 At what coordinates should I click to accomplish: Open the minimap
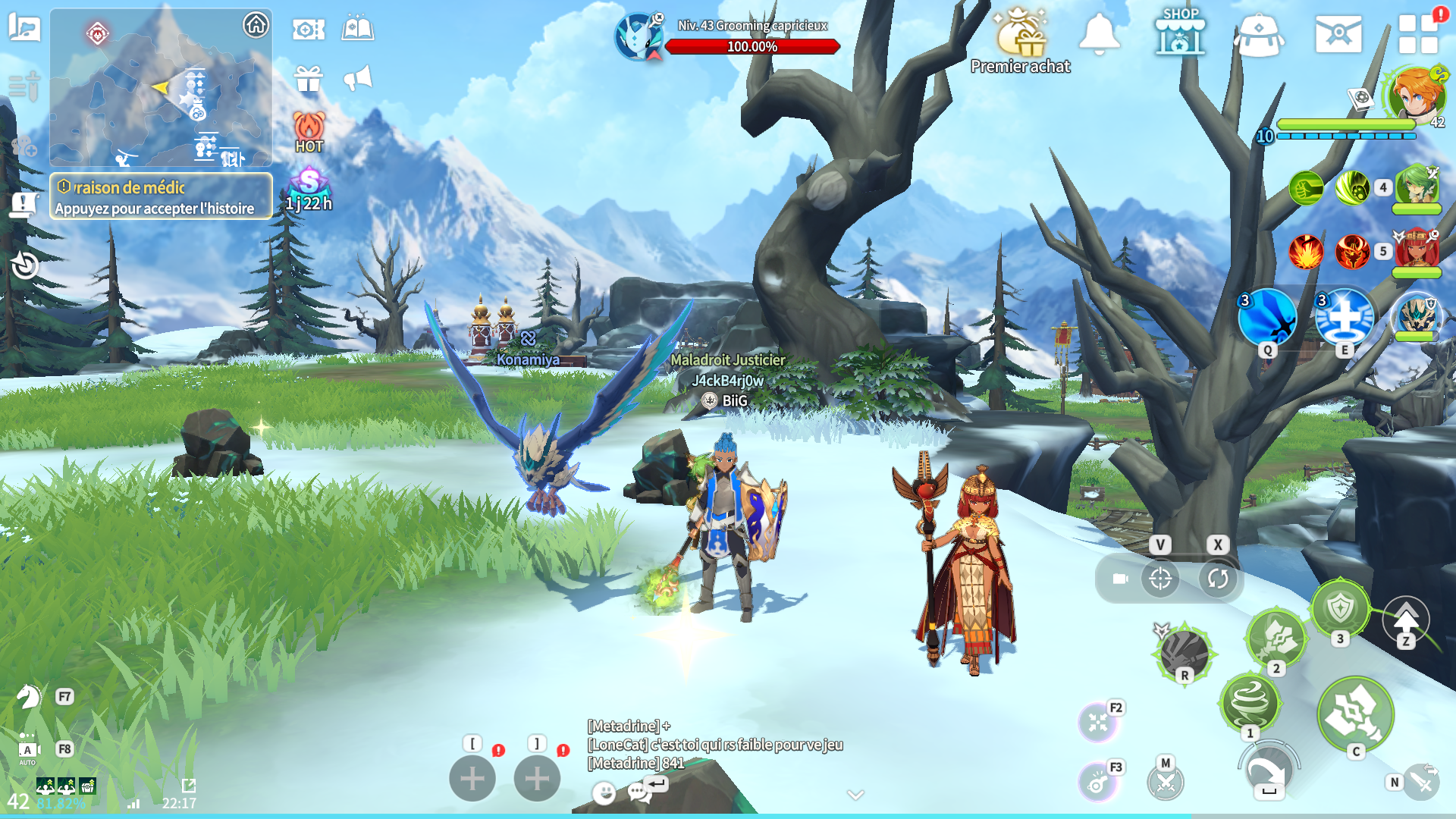click(x=161, y=87)
